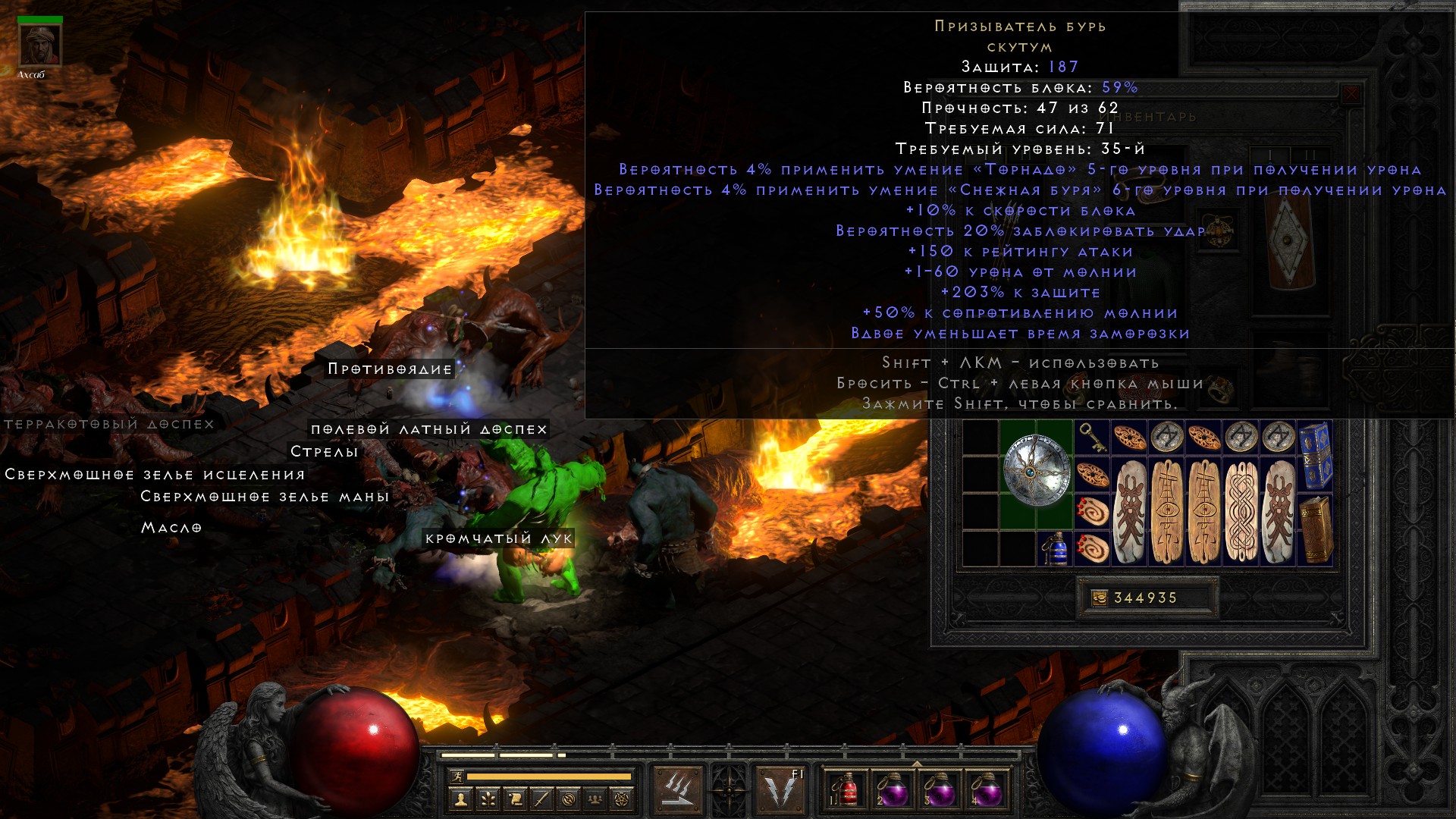Open the character sheet from mini panel

[x=460, y=799]
